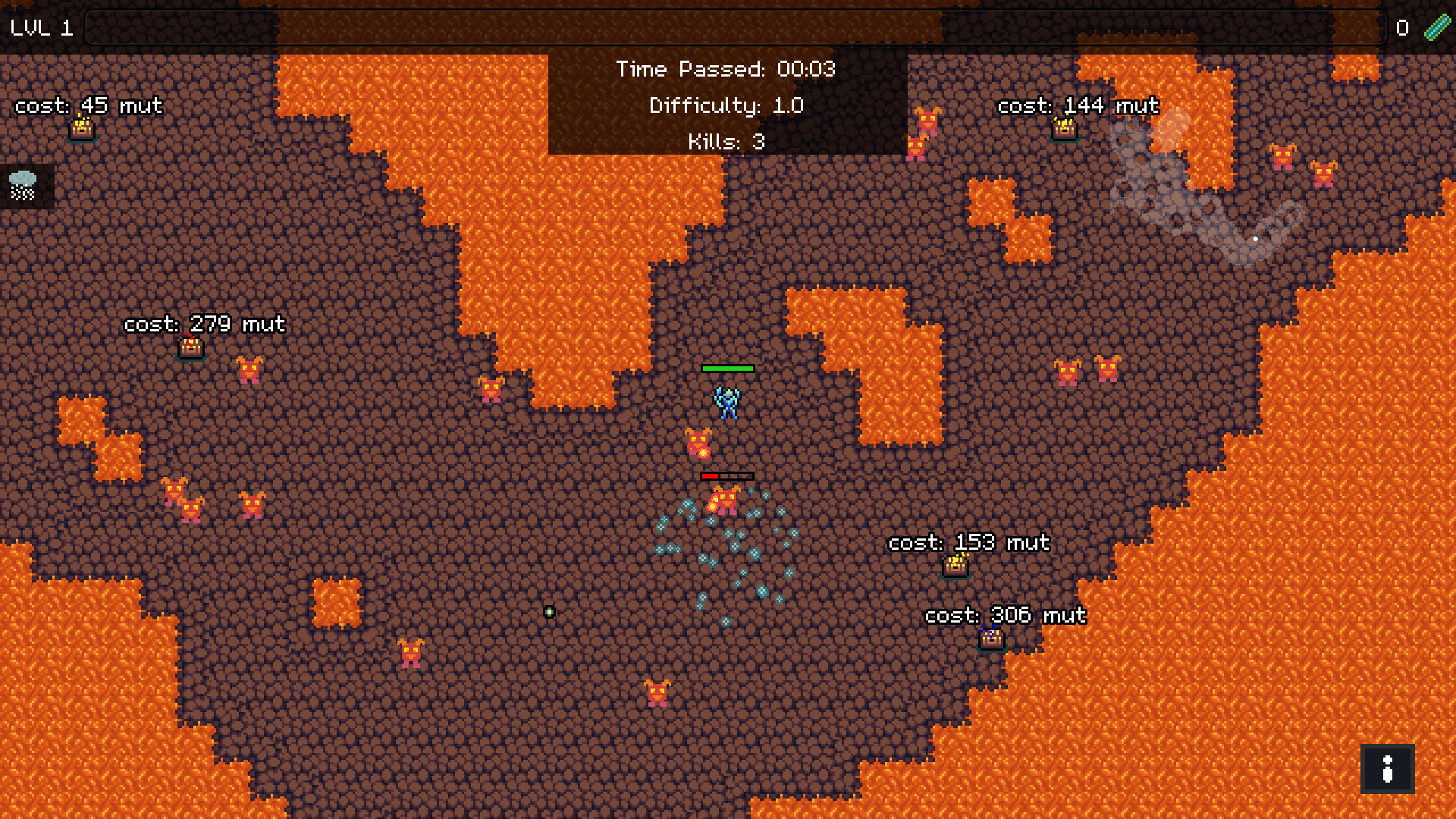Image resolution: width=1456 pixels, height=819 pixels.
Task: Click the green health bar above the player
Action: pos(728,369)
